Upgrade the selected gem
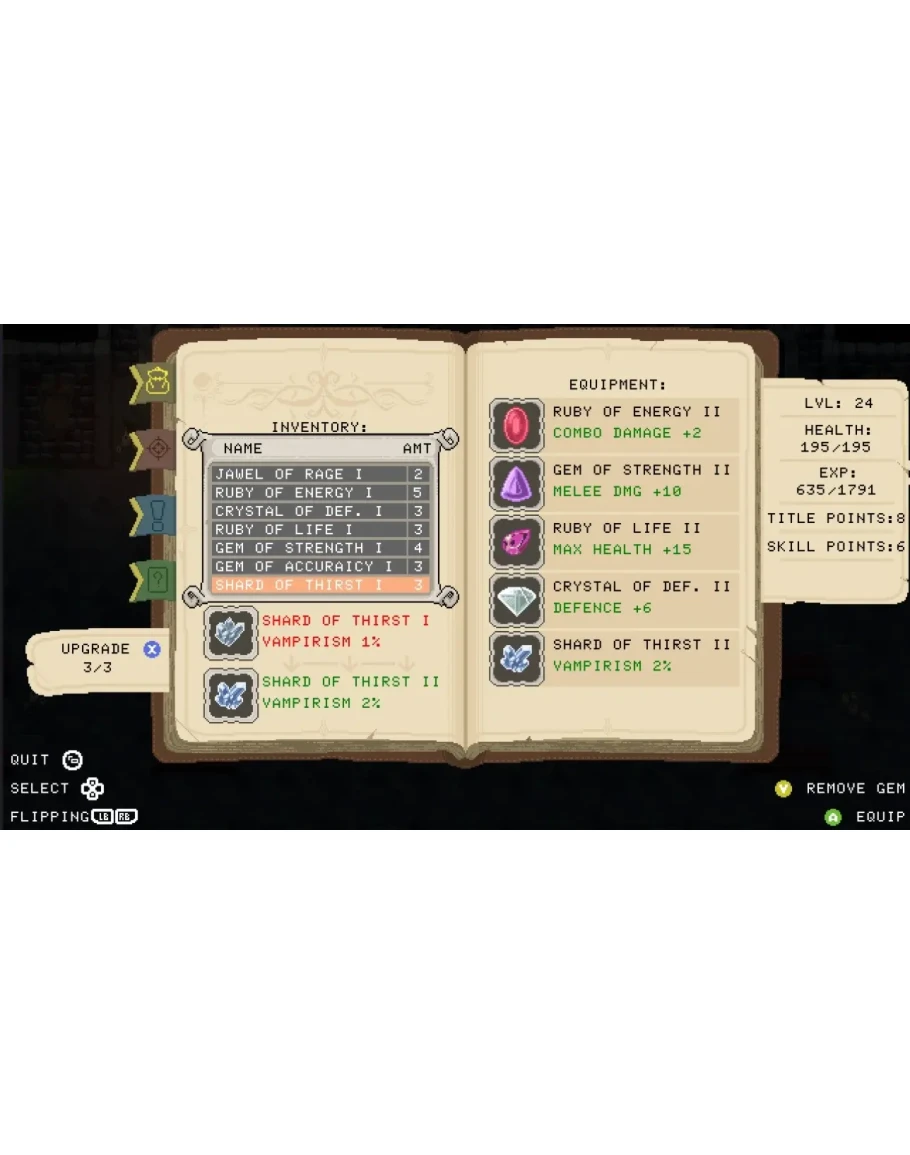 [152, 649]
